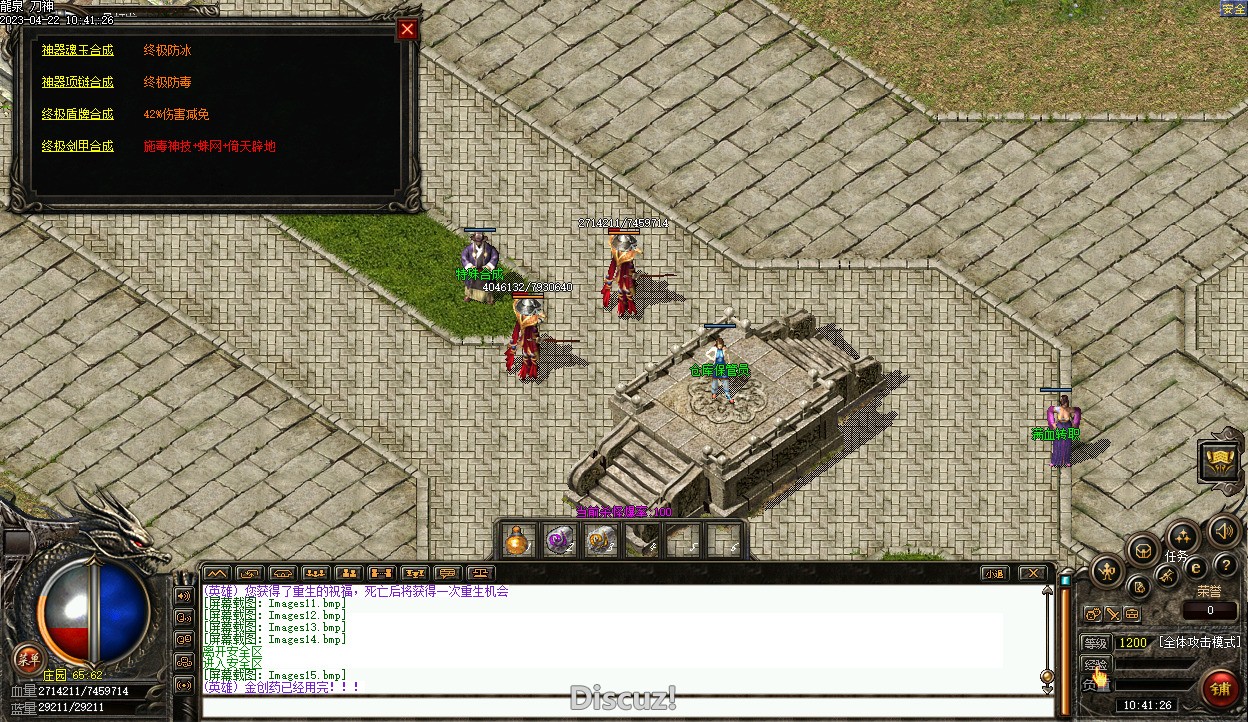The height and width of the screenshot is (722, 1248).
Task: Choose the 神器项链合成 option
Action: click(78, 82)
